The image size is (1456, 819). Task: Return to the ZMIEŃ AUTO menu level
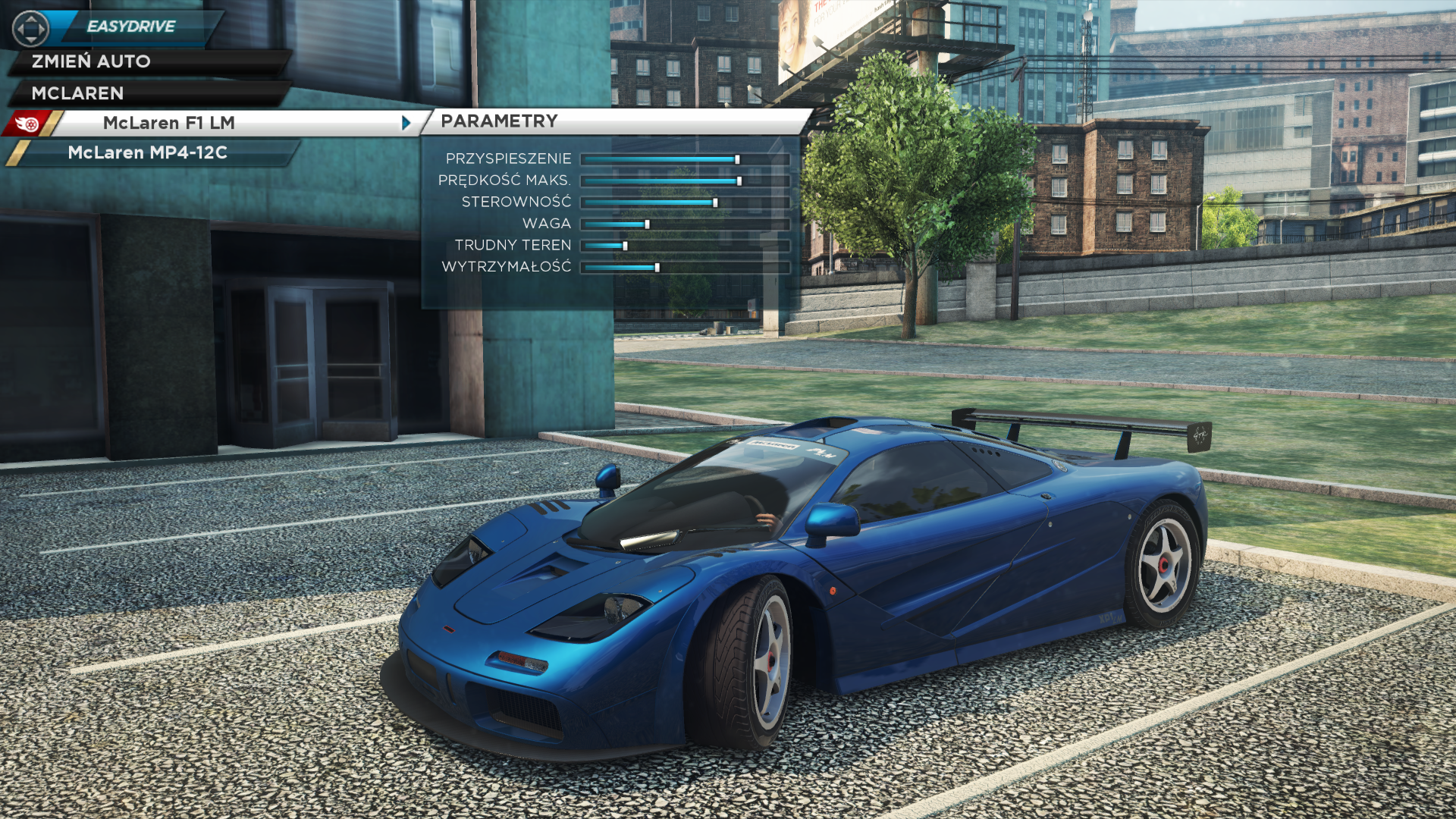[91, 61]
